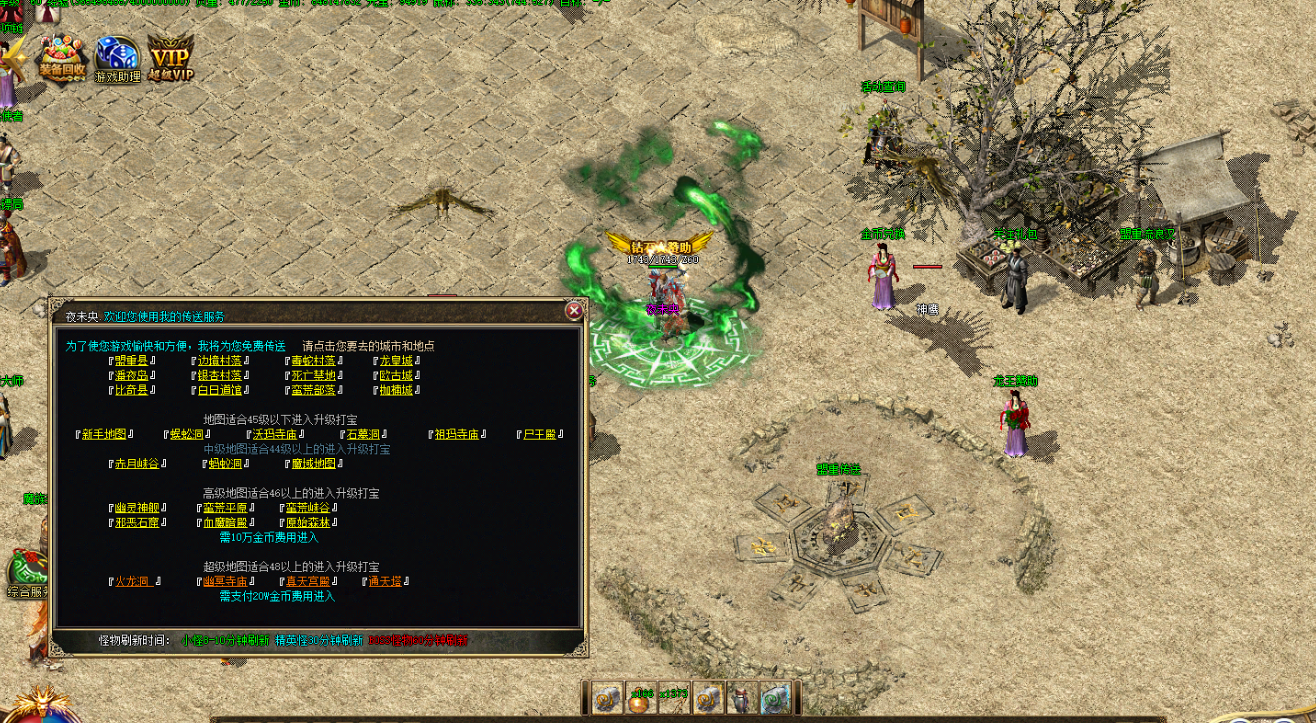Choose the 通天塔 teleport link
The image size is (1316, 723).
(x=385, y=581)
